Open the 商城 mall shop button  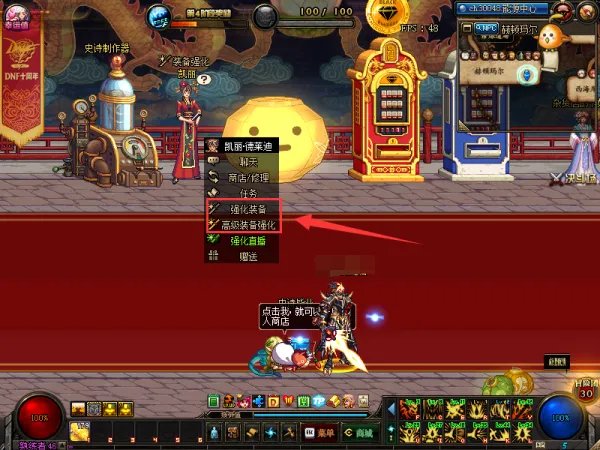coord(360,433)
